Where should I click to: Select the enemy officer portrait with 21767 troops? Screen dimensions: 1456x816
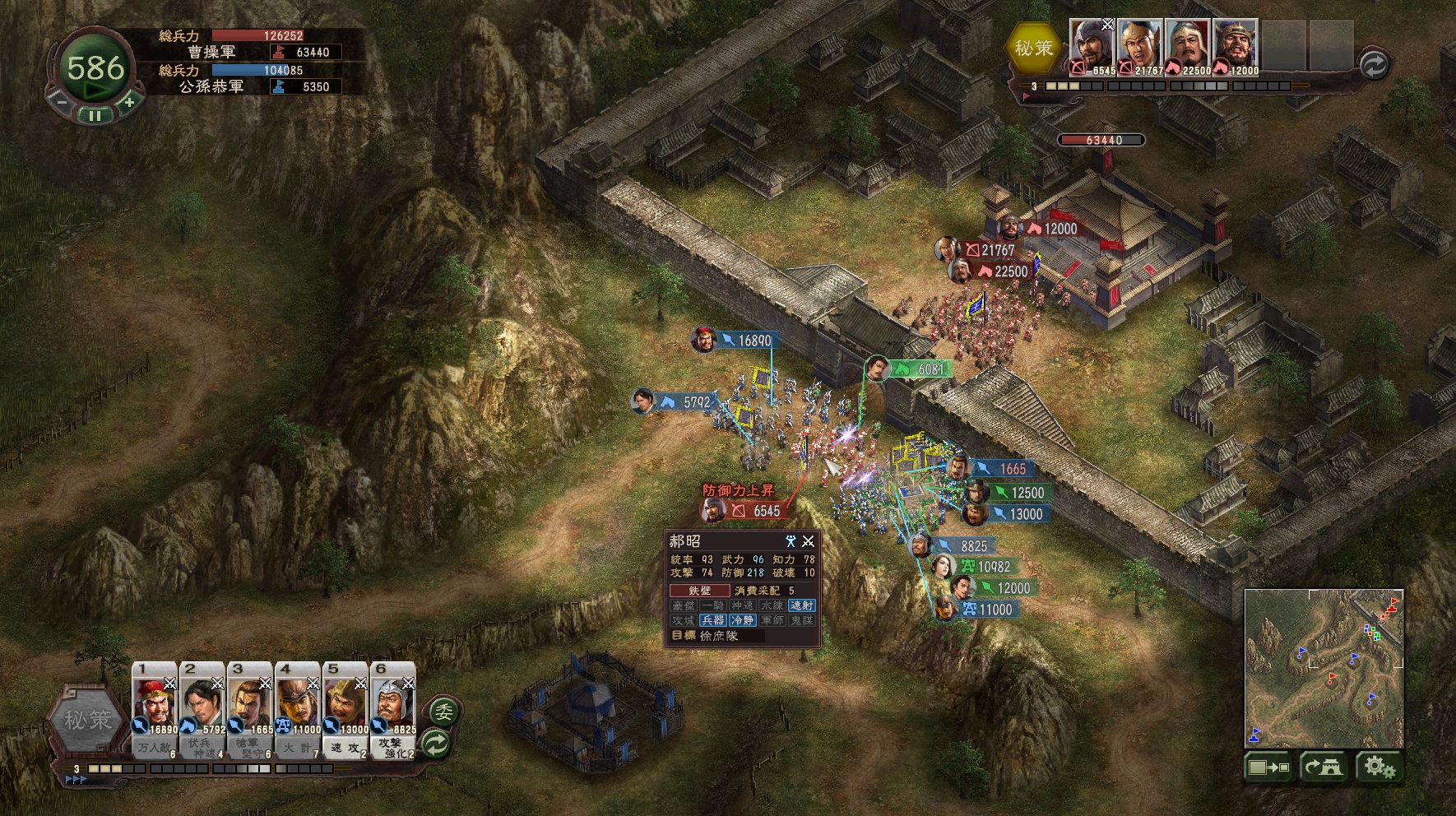click(x=1139, y=45)
